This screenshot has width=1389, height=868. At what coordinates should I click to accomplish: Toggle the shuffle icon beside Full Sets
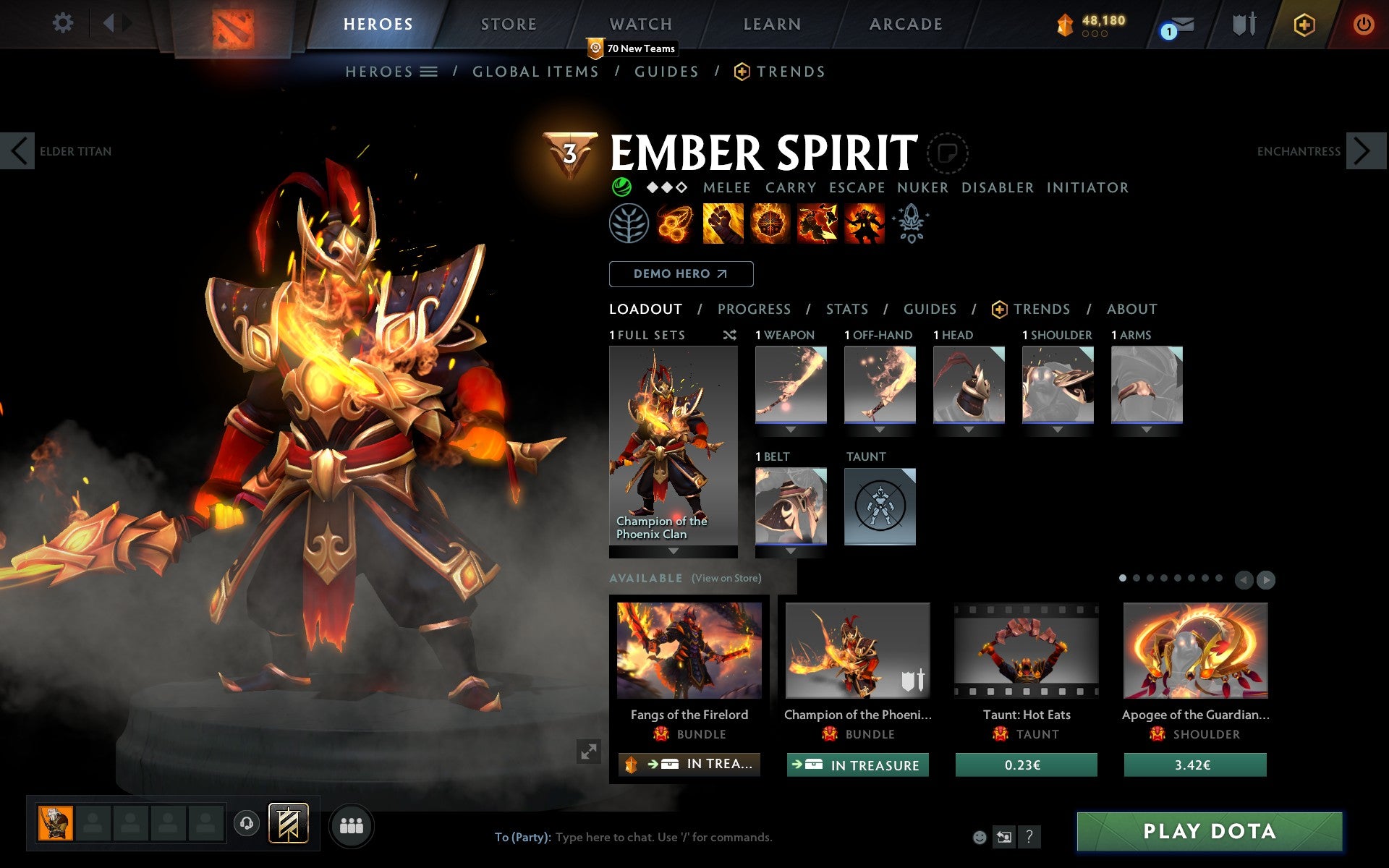[x=729, y=335]
